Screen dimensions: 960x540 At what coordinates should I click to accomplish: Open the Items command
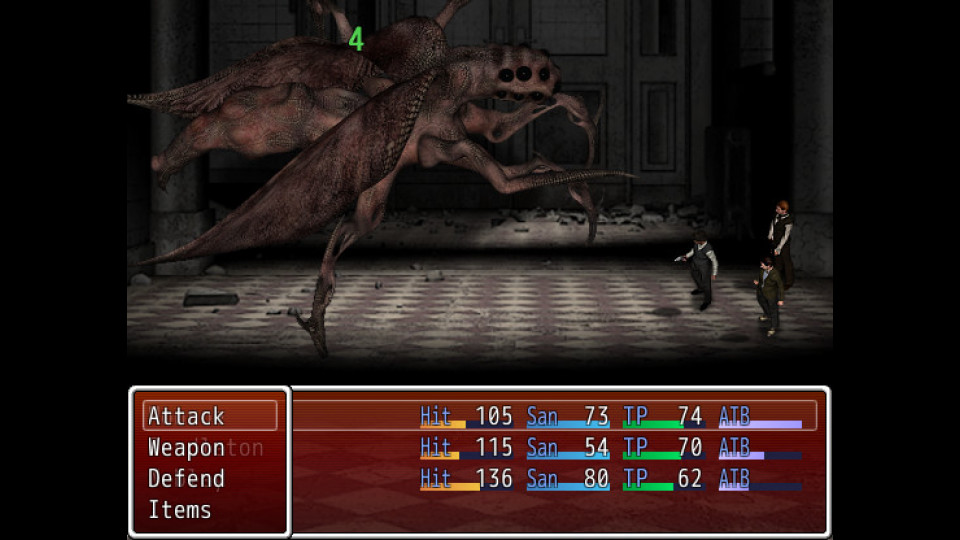(x=180, y=510)
